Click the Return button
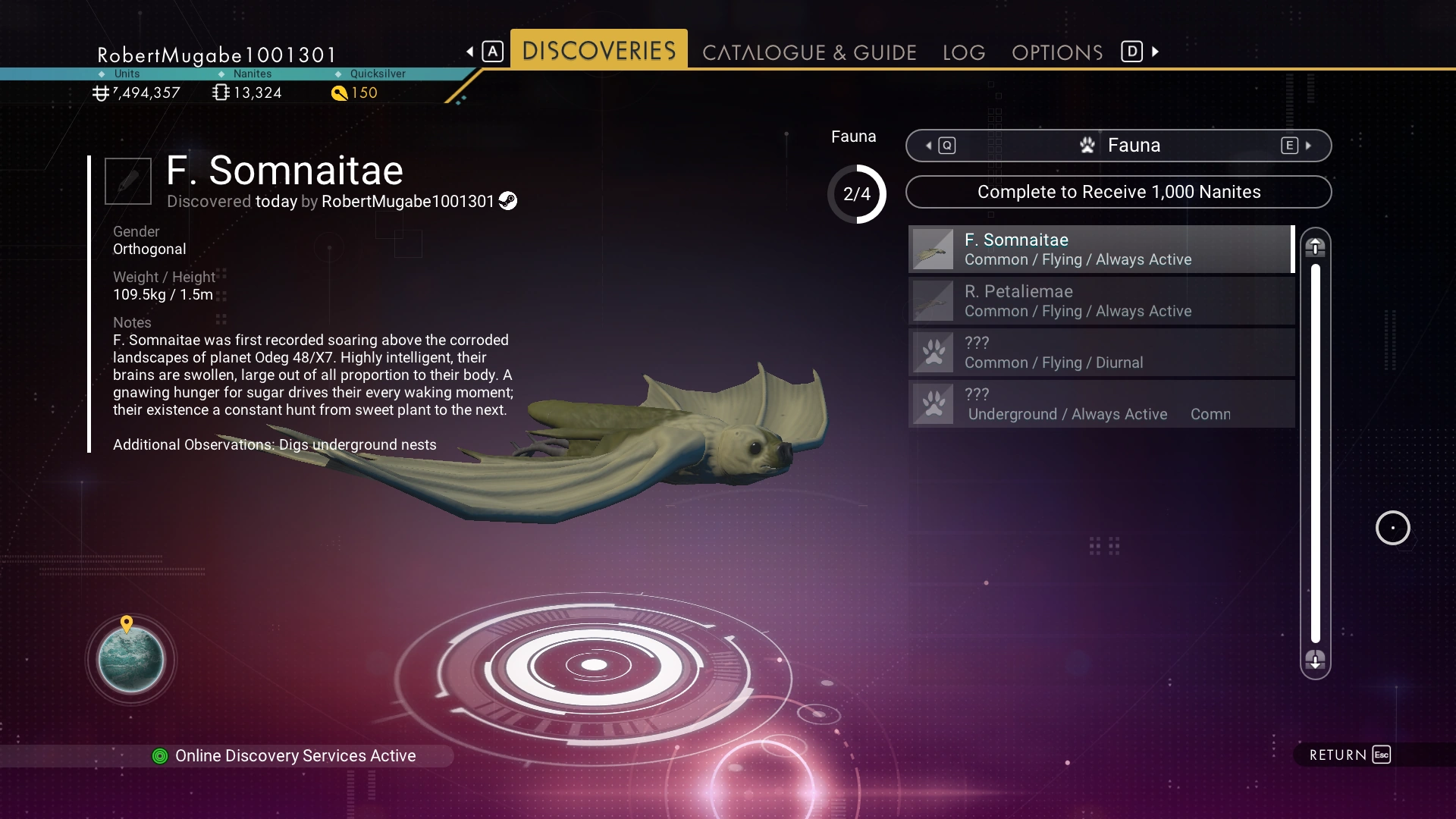 pos(1349,755)
